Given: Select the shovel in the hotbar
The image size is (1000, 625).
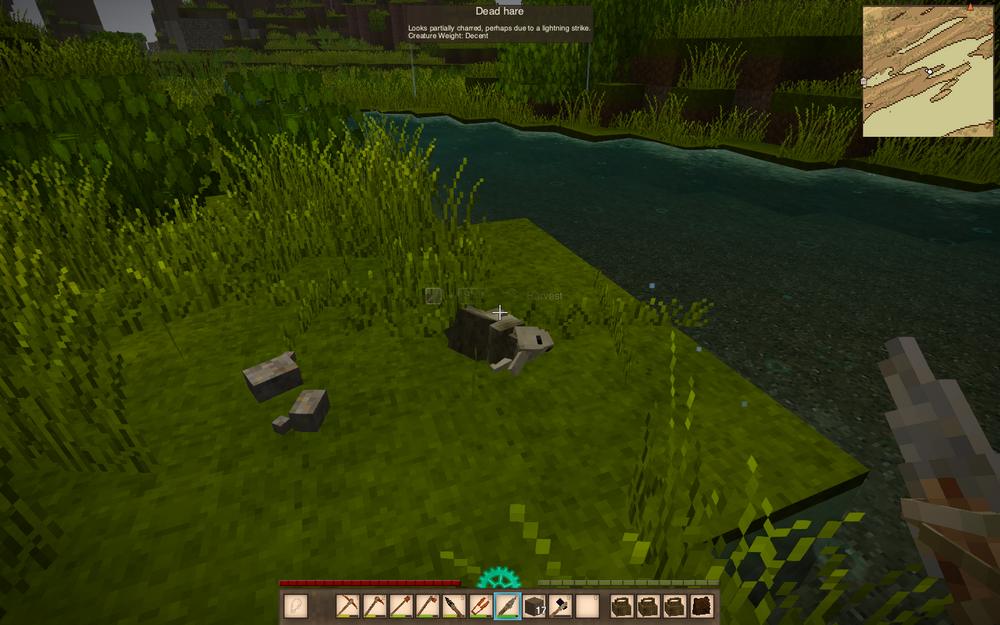Looking at the screenshot, I should tap(401, 605).
